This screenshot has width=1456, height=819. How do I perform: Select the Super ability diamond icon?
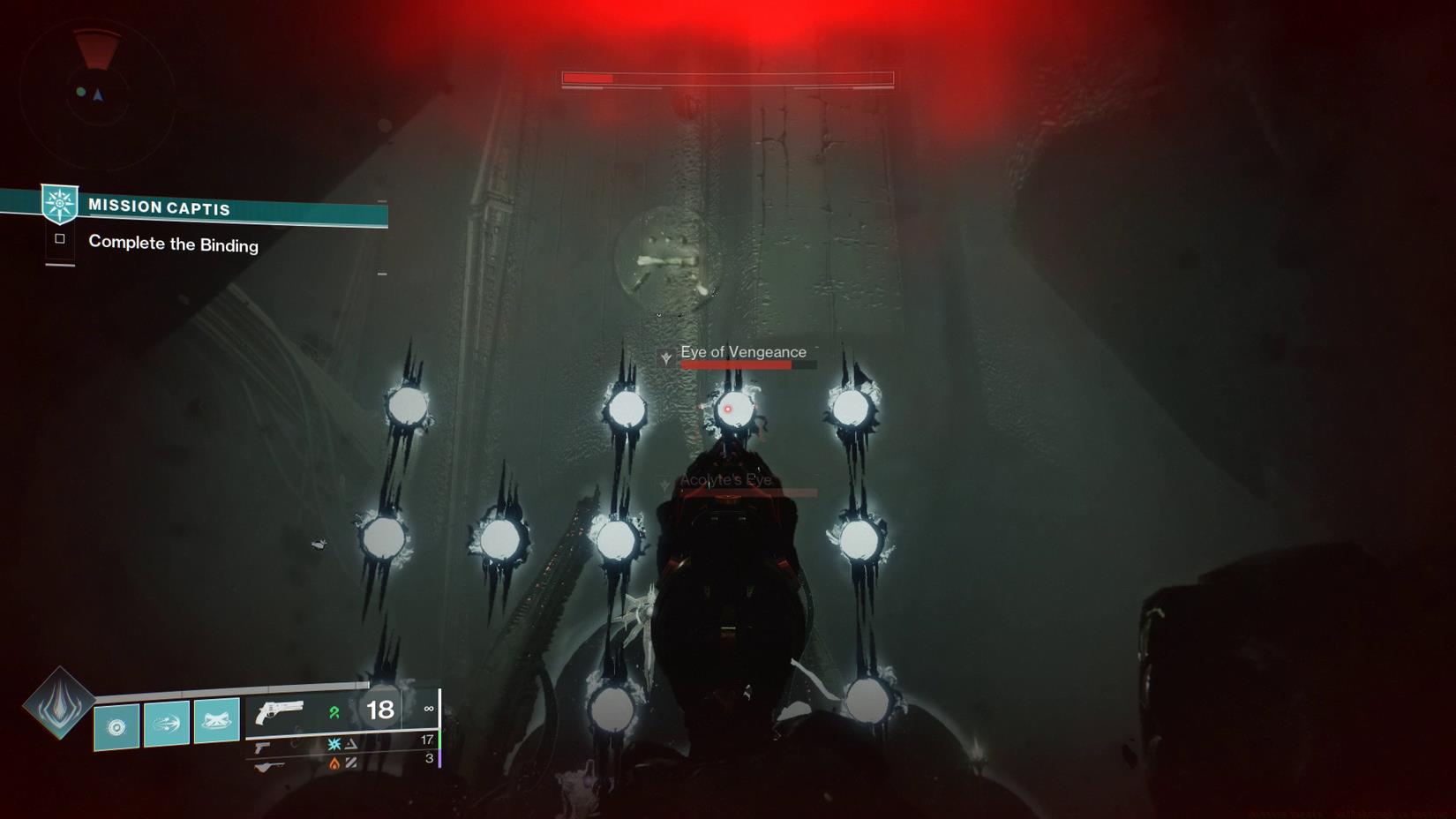(58, 706)
